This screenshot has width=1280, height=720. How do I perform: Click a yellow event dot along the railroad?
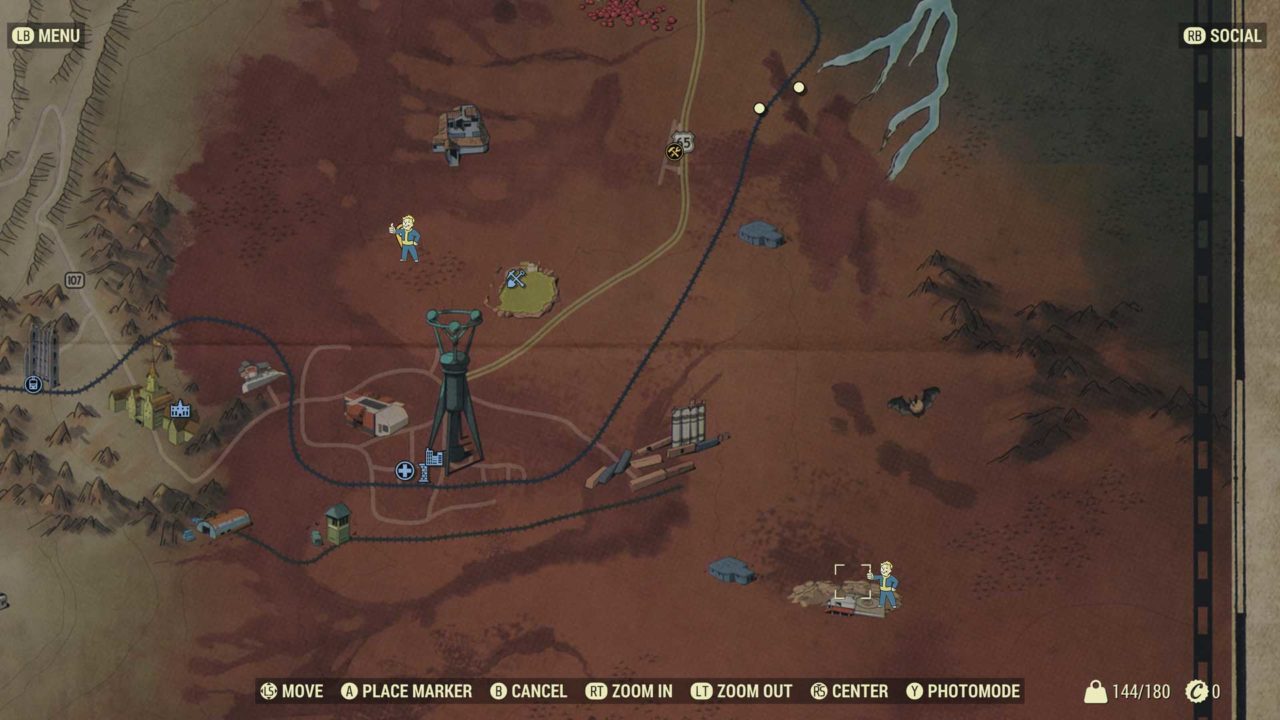pos(758,108)
